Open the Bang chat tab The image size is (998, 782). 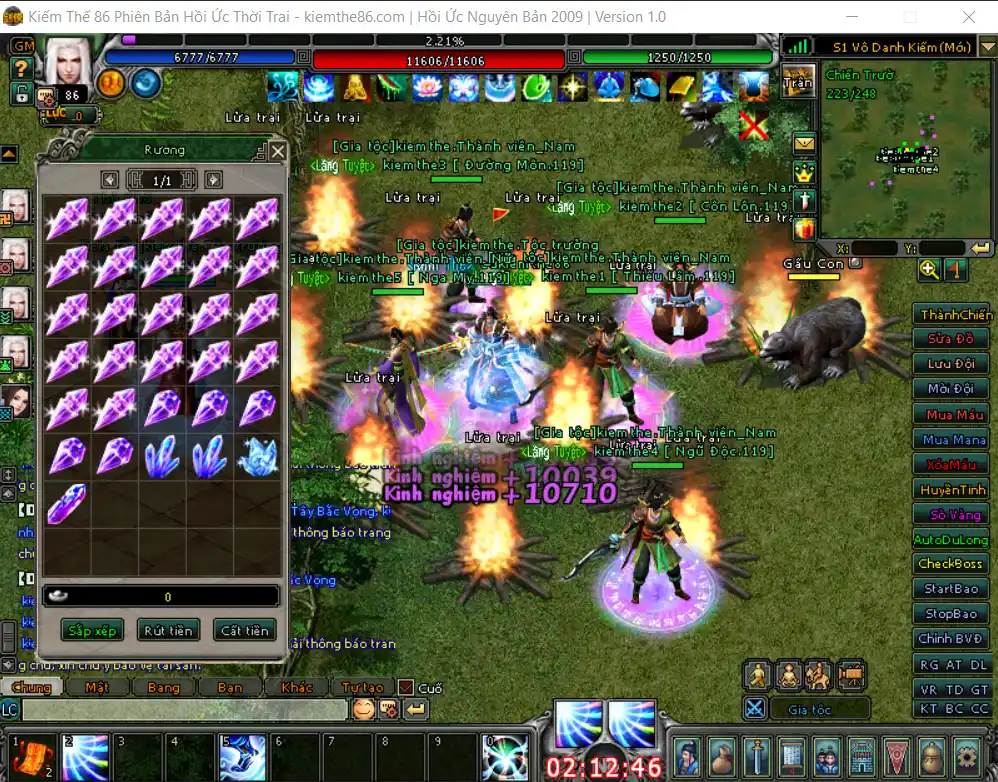[x=163, y=687]
